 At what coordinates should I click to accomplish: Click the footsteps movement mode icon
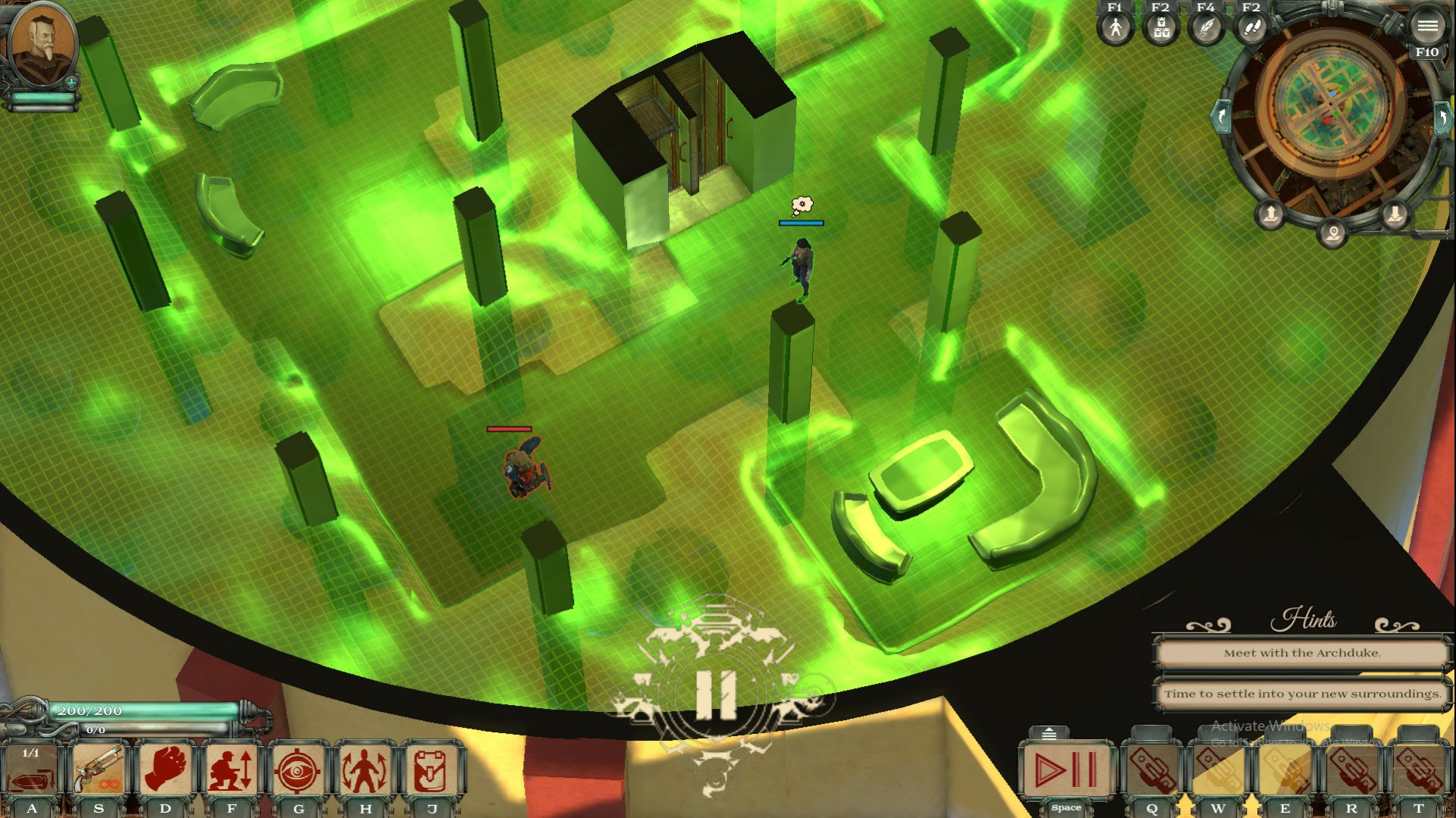point(1253,30)
